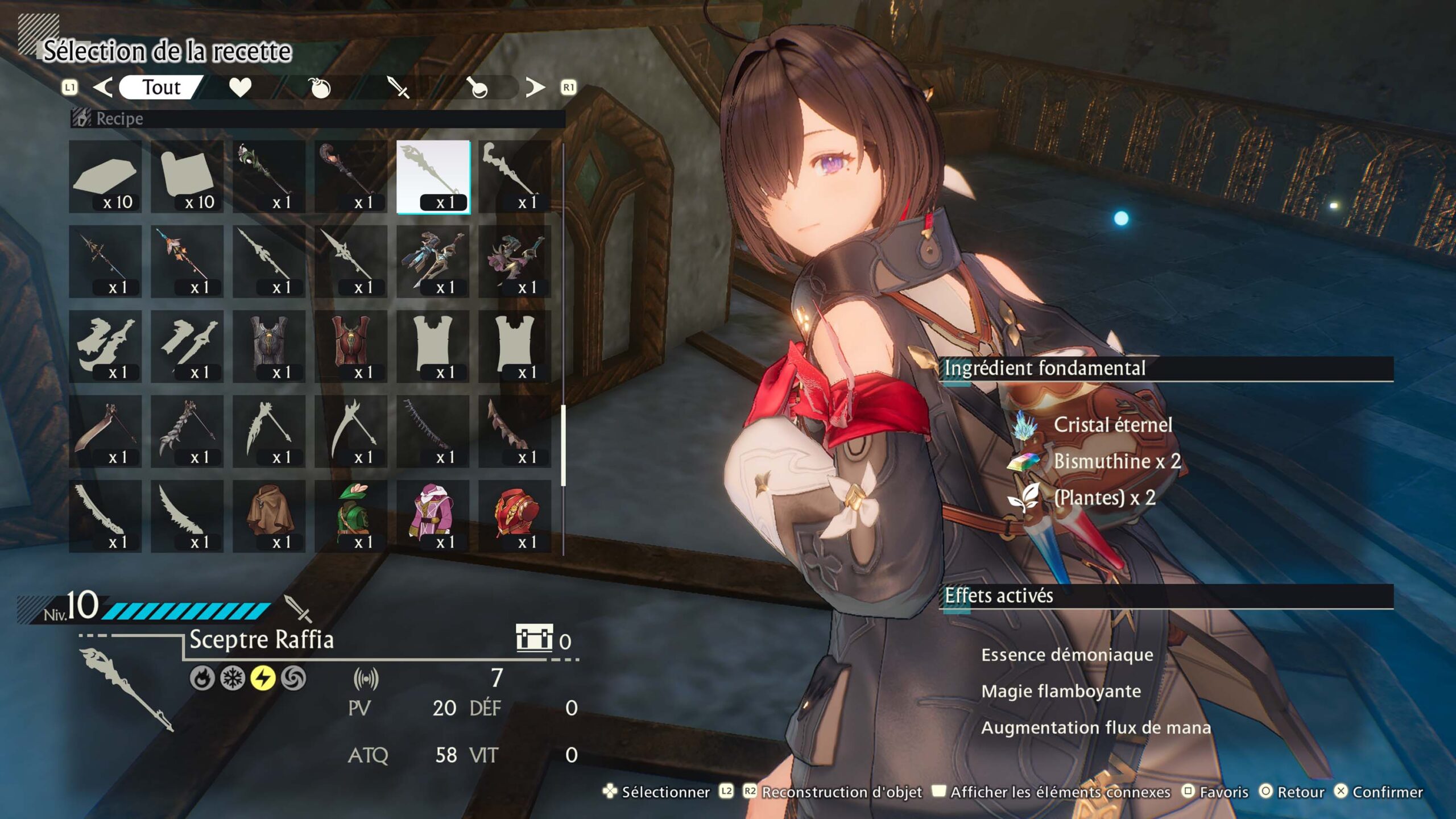Click the left arrow previous category
Screen dimensions: 1456x819
point(103,88)
